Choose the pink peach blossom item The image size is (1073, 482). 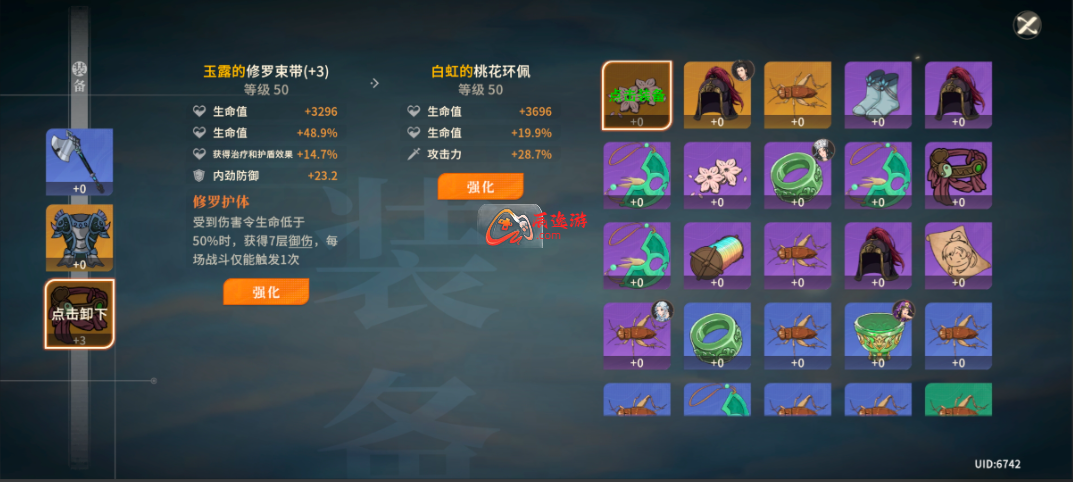pyautogui.click(x=717, y=175)
